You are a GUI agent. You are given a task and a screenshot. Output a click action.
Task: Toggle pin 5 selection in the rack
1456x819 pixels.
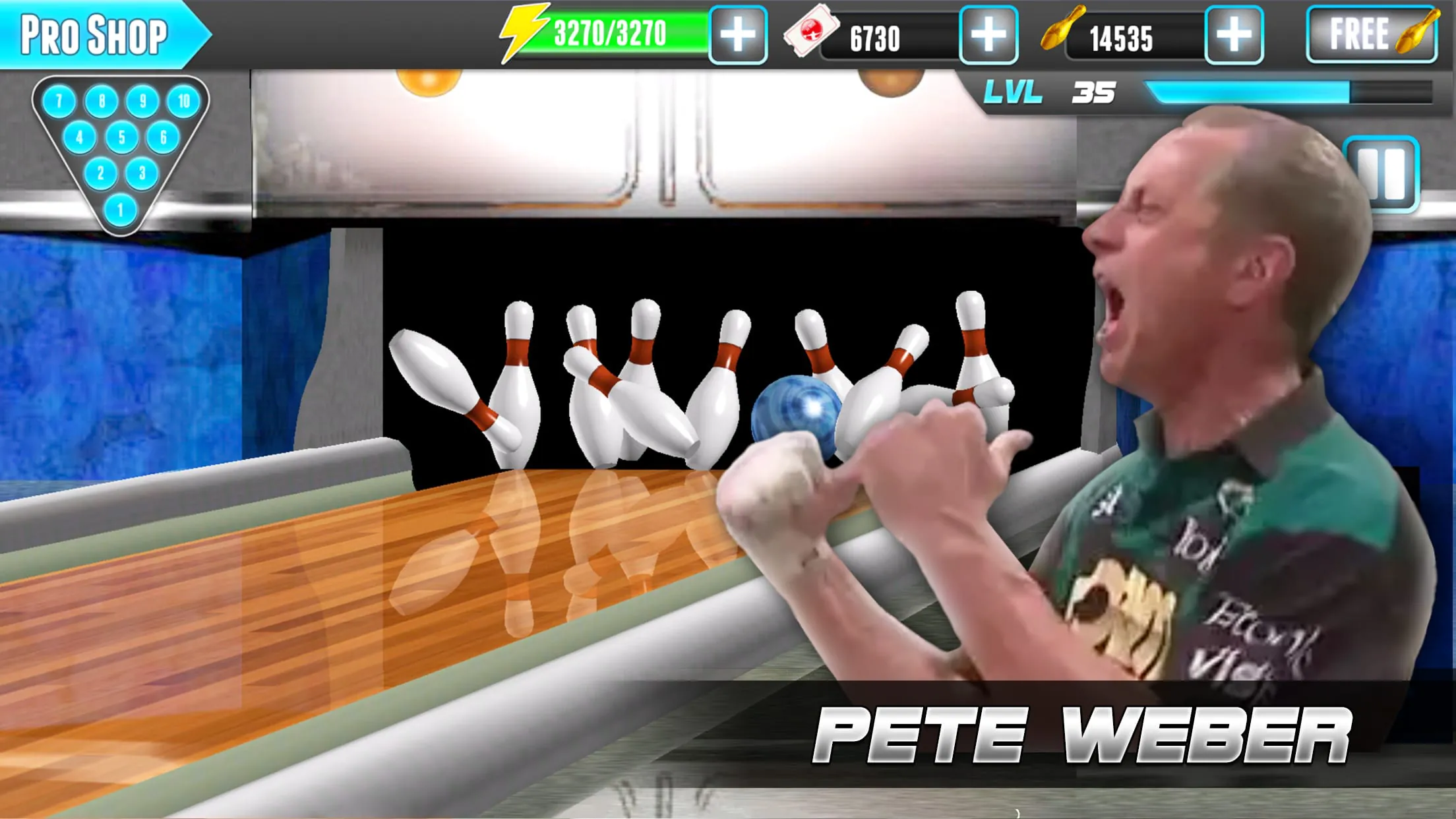pos(122,138)
